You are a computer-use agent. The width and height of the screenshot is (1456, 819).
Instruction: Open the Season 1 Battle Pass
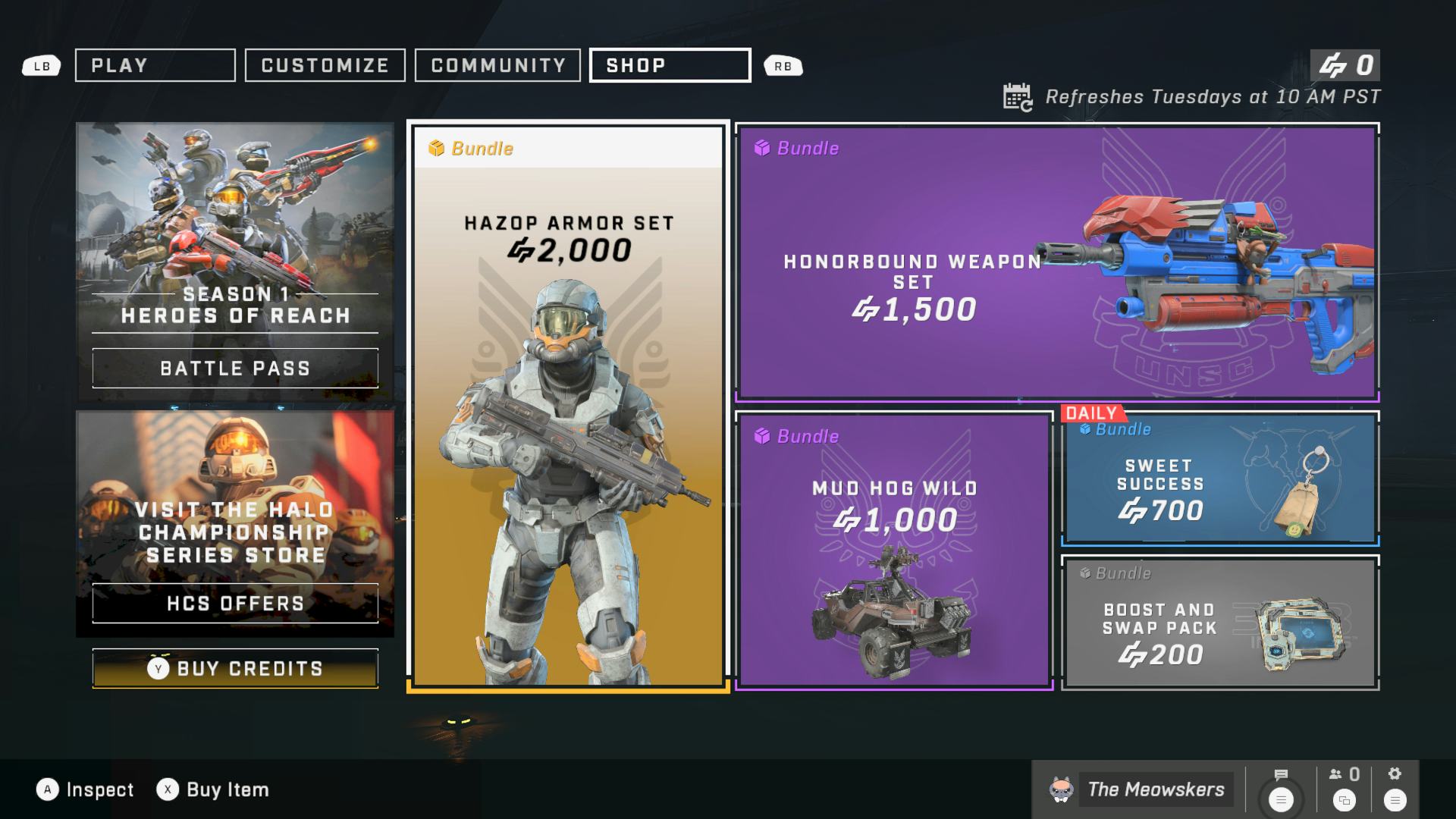(235, 368)
